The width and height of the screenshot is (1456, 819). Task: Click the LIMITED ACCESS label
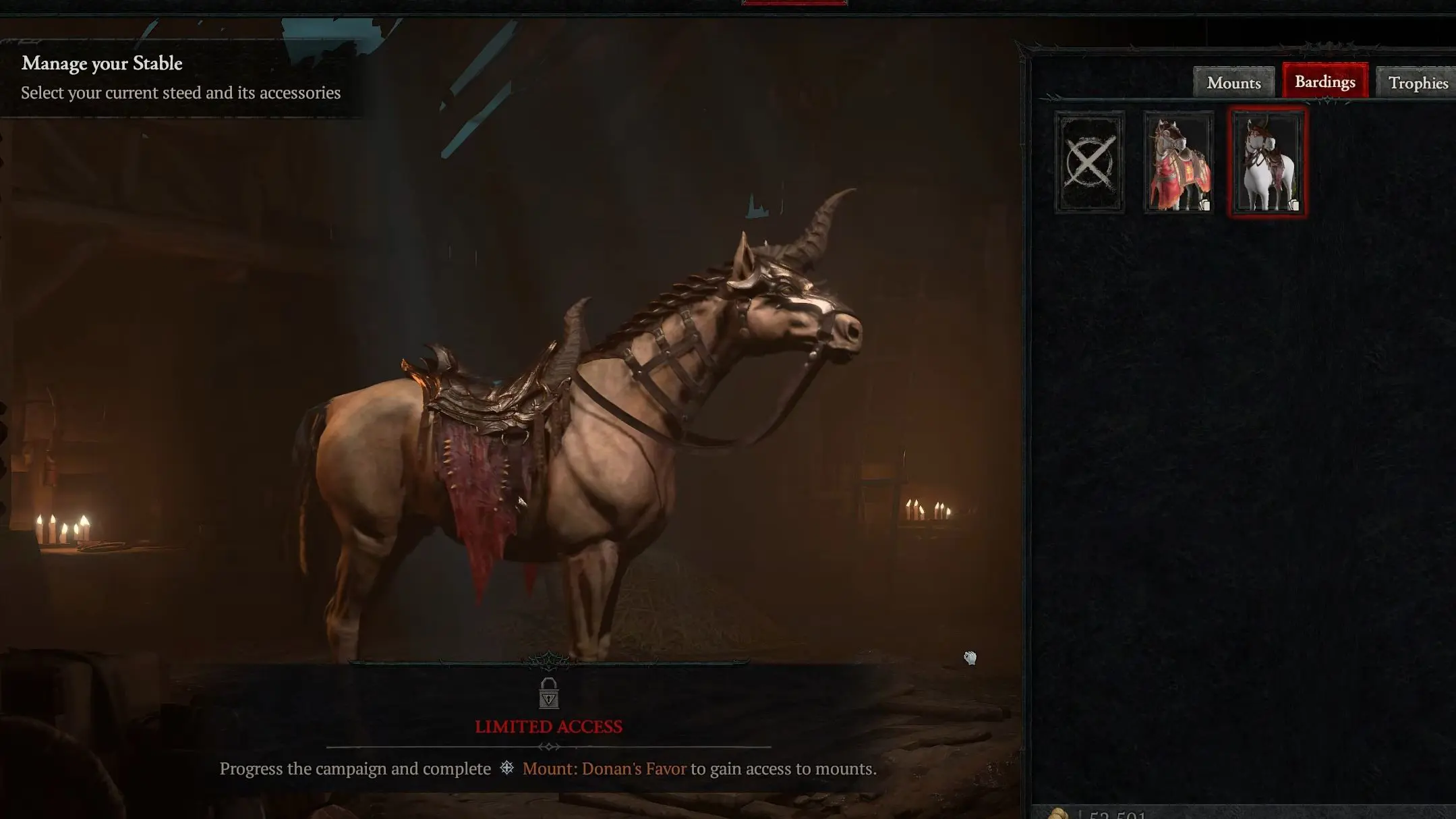click(x=548, y=727)
